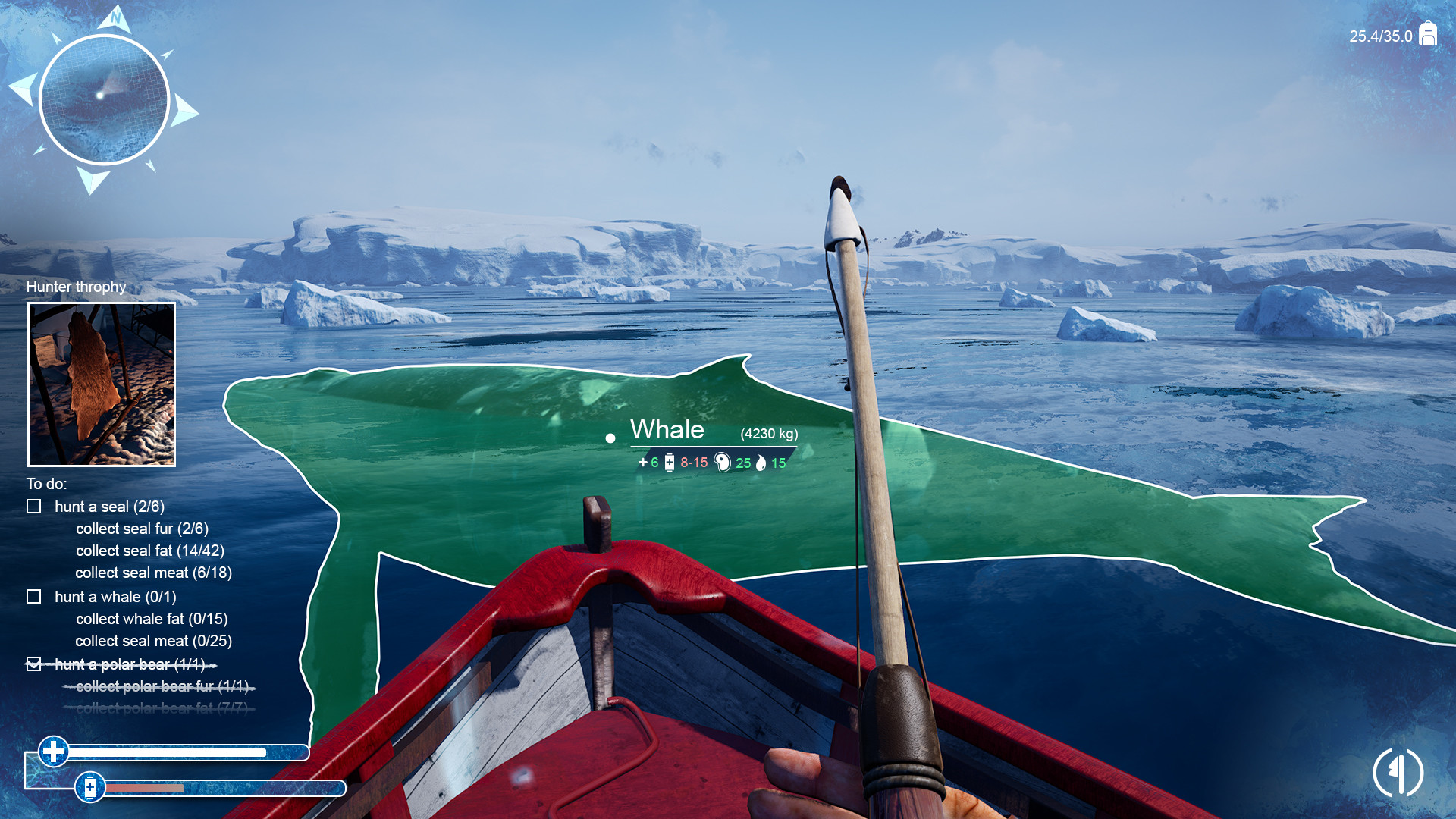
Task: Click the sound indicator icon
Action: [1398, 772]
